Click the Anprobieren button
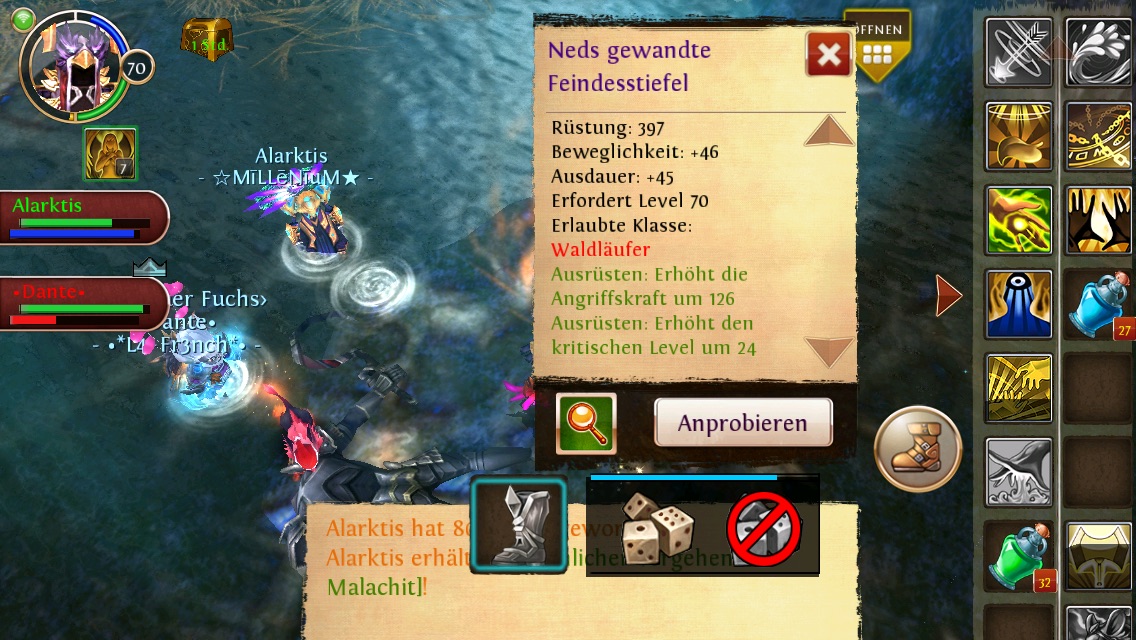This screenshot has height=640, width=1136. click(x=743, y=422)
